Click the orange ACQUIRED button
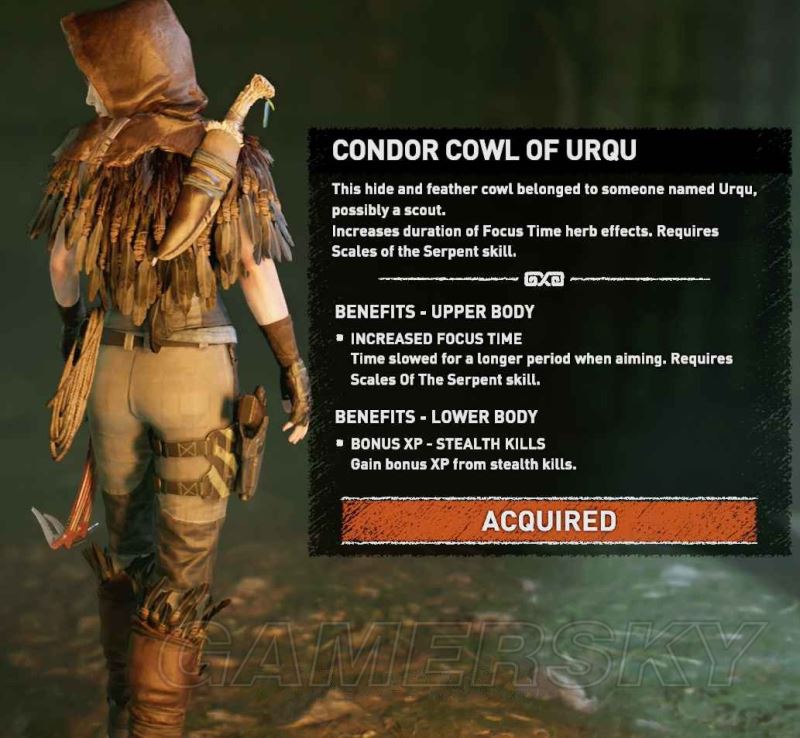This screenshot has width=800, height=738. [x=548, y=521]
